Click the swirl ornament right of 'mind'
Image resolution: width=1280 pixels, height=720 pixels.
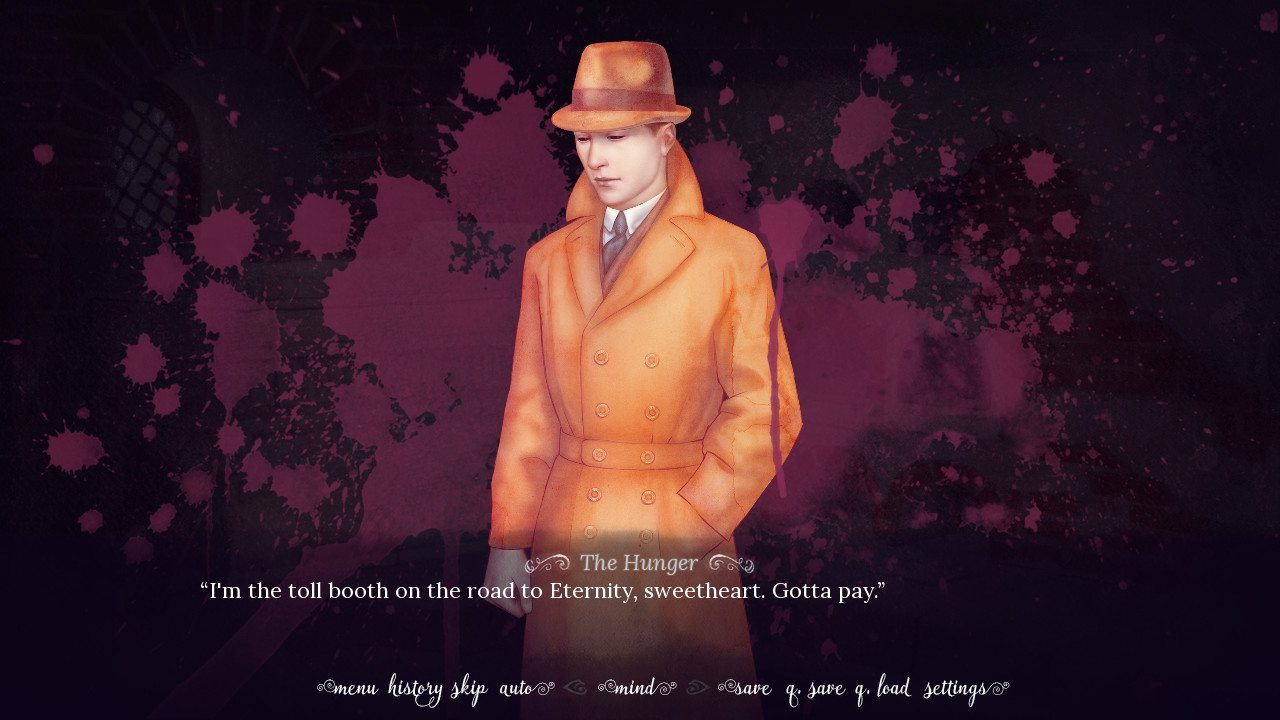pos(665,688)
